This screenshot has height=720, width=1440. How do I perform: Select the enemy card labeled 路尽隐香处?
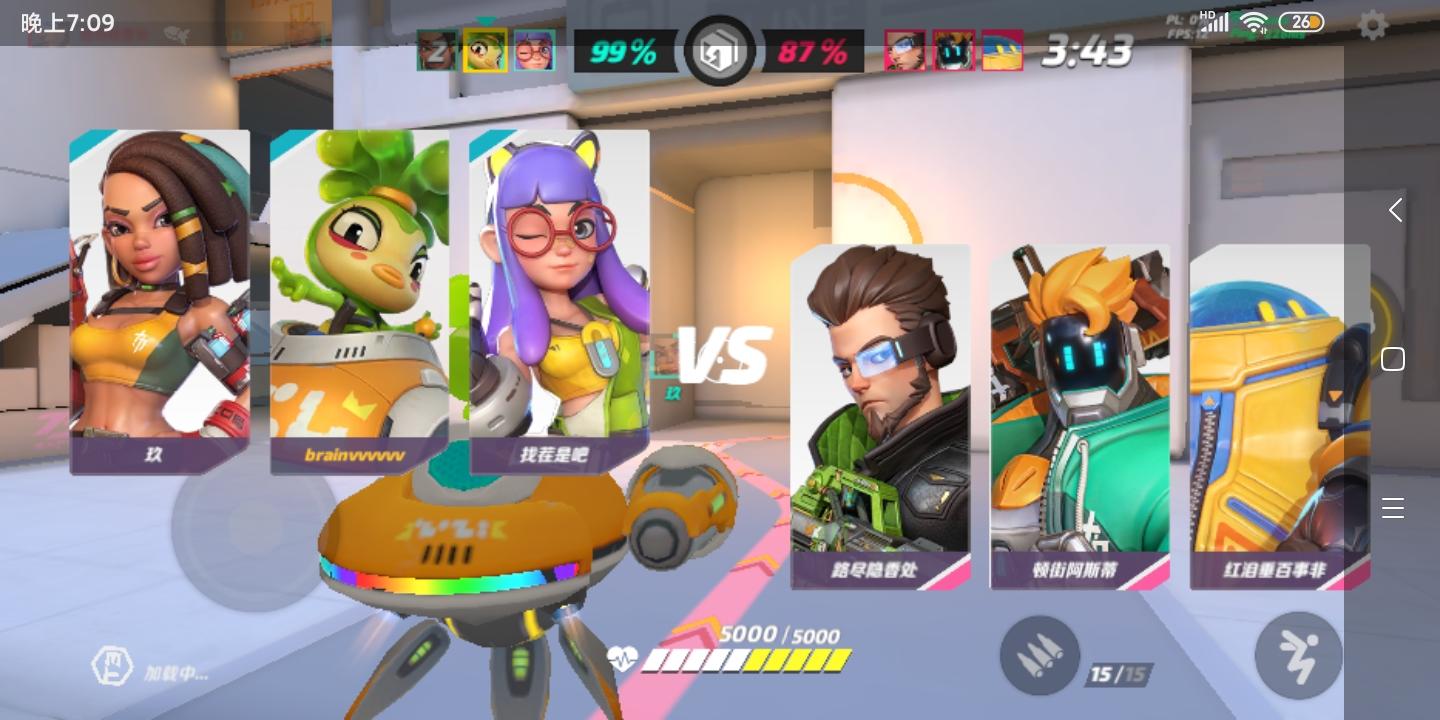(x=880, y=415)
